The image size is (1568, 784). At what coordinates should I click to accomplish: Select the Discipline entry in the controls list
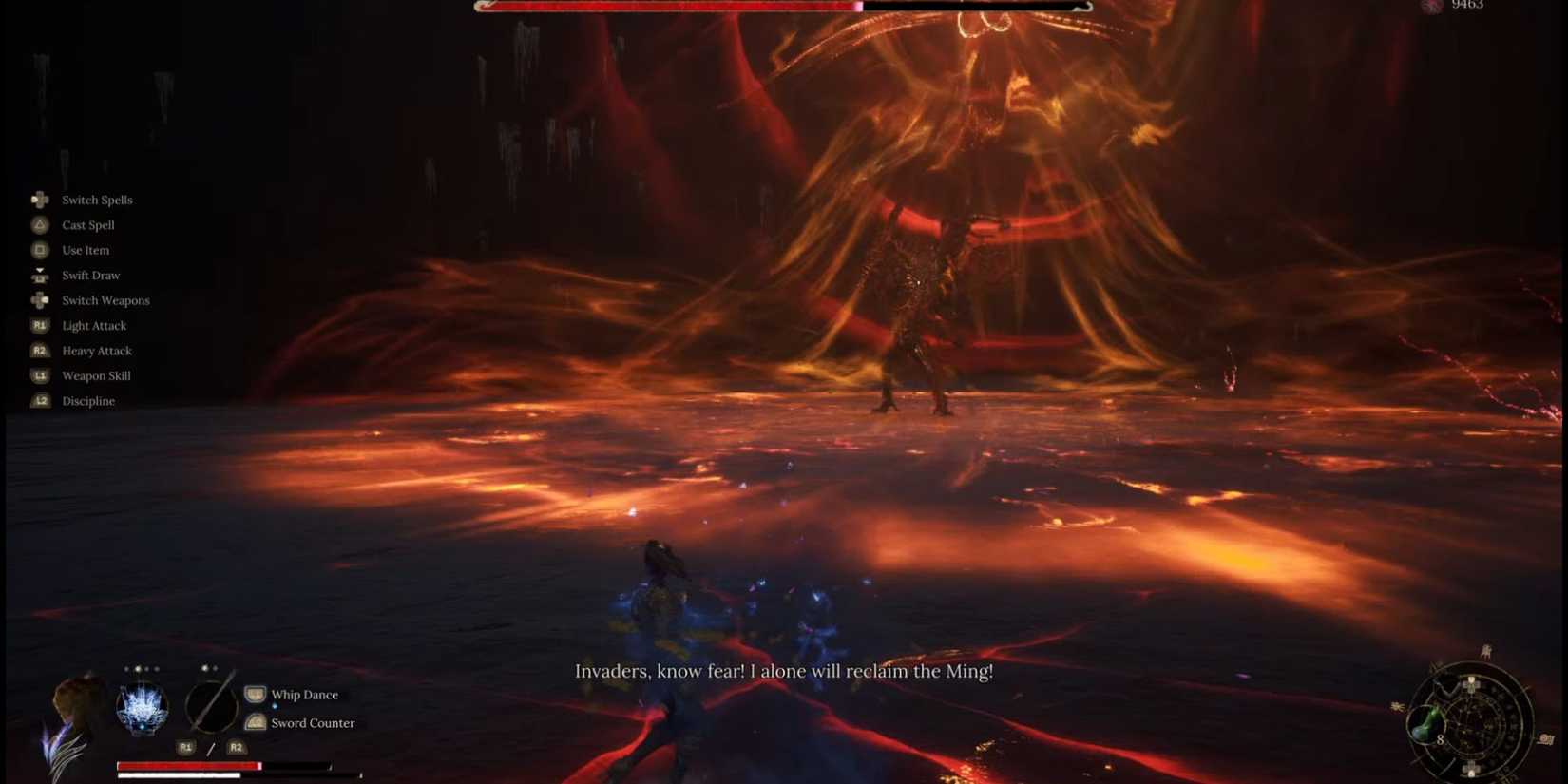88,400
